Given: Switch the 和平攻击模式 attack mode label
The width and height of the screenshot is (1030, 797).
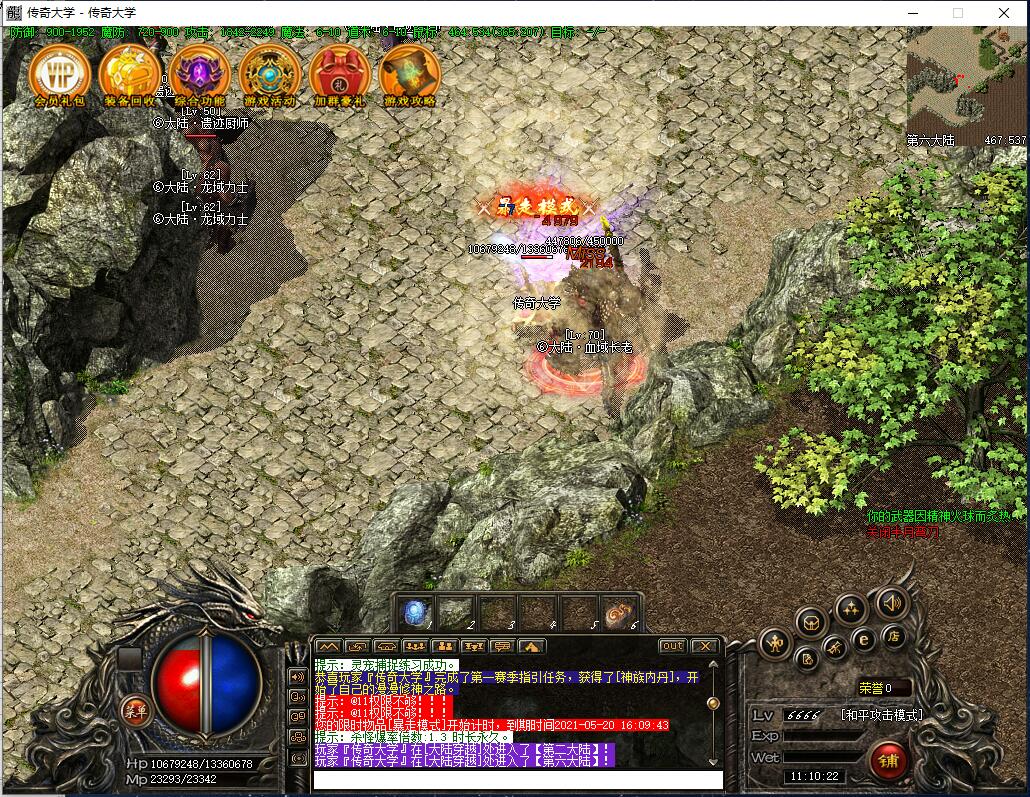Looking at the screenshot, I should tap(881, 715).
